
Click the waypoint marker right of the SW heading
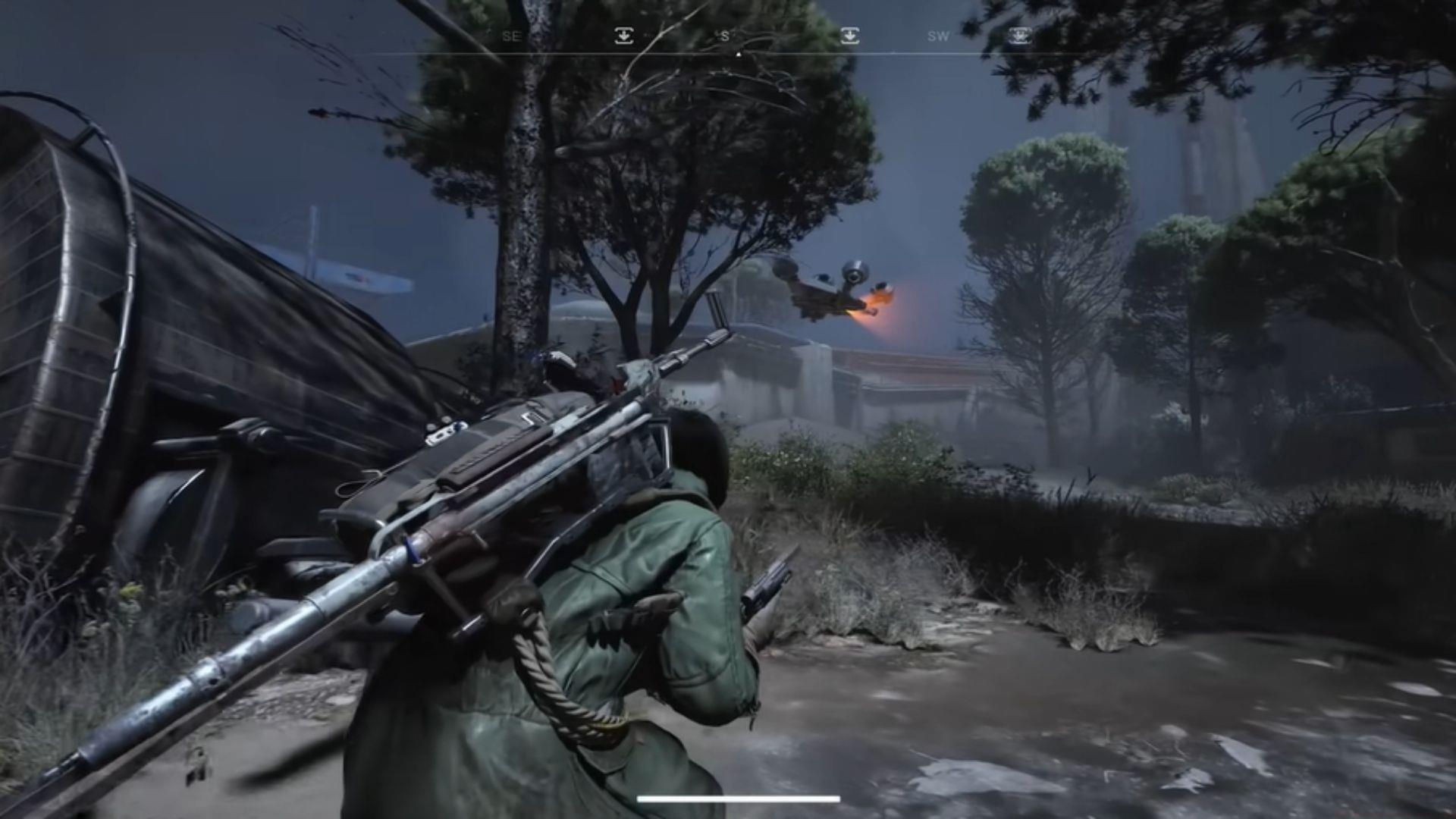click(x=1017, y=36)
